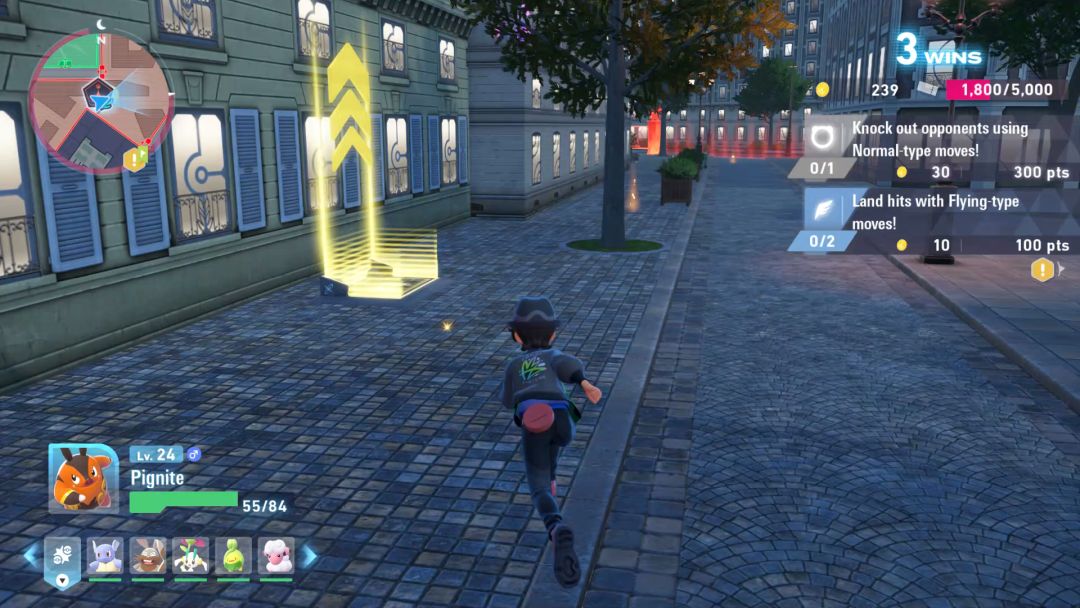
Task: Select Pignite's portrait
Action: point(83,478)
